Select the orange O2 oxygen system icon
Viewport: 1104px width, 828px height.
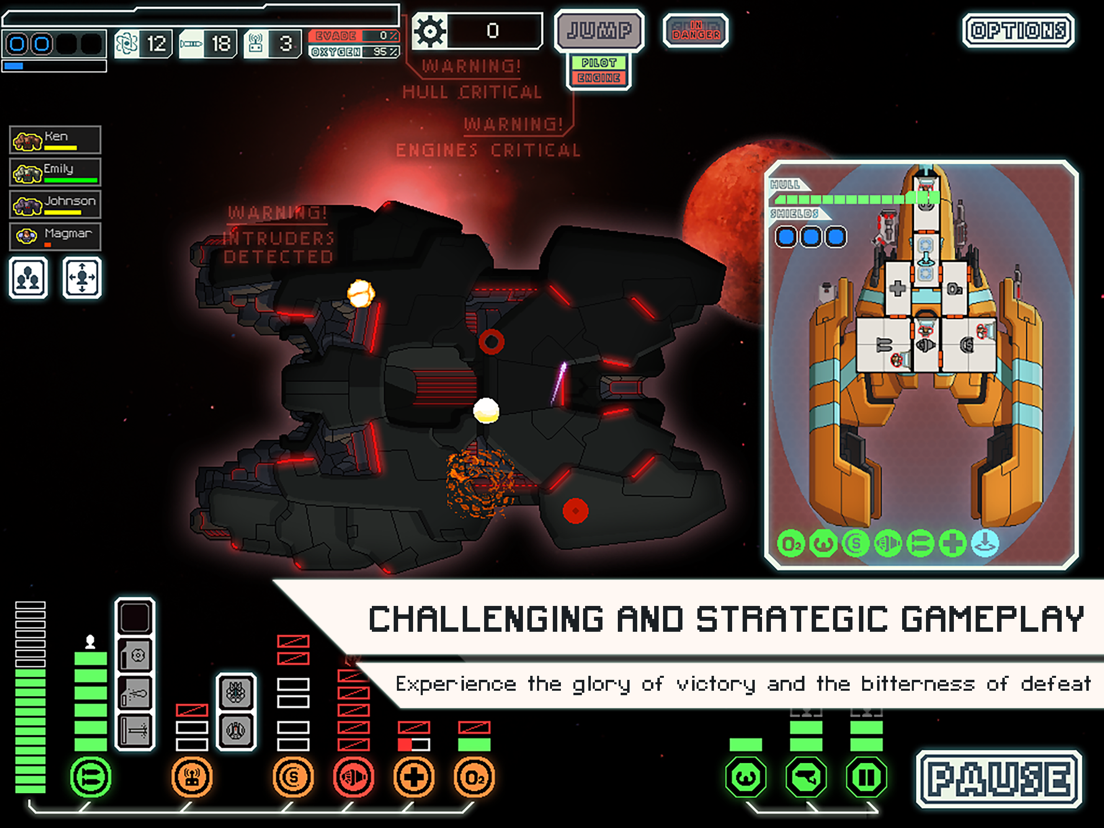tap(474, 777)
